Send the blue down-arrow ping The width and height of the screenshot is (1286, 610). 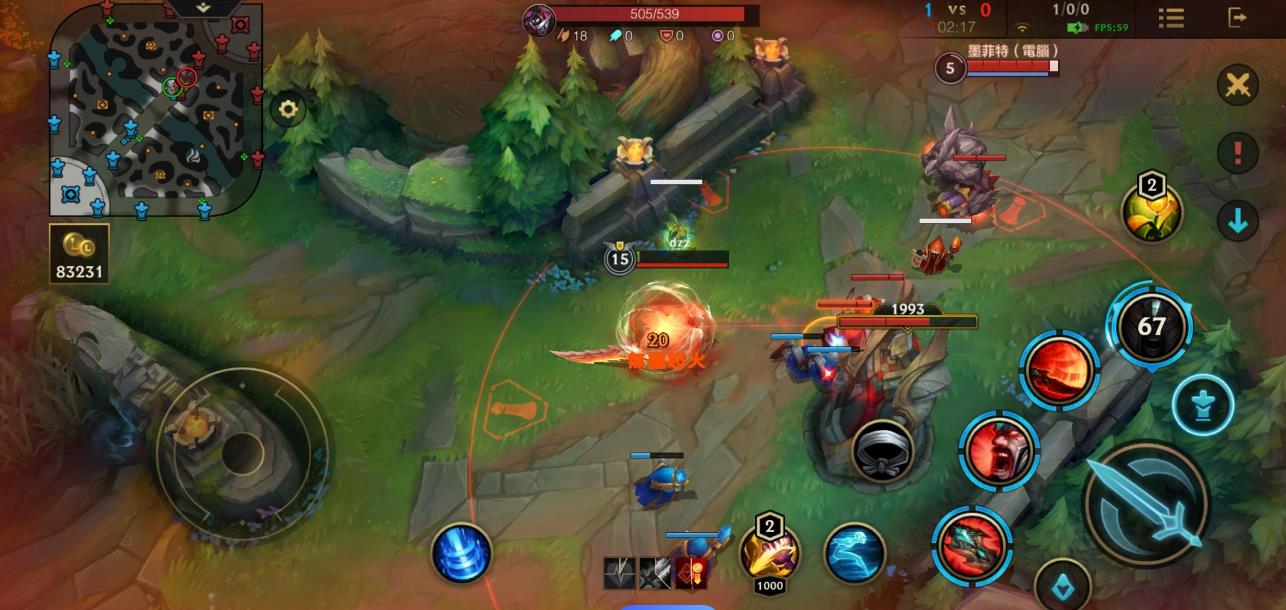pos(1237,221)
